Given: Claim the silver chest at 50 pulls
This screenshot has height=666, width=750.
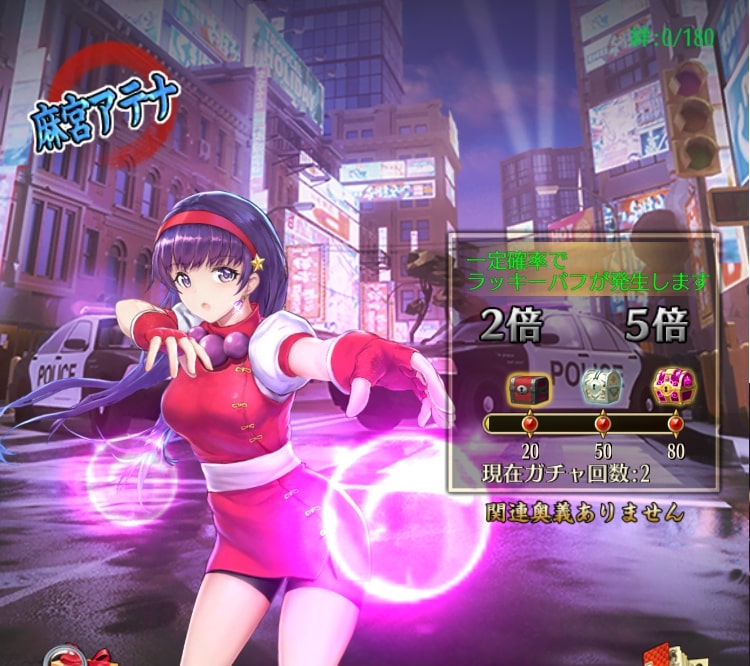Looking at the screenshot, I should [x=601, y=386].
